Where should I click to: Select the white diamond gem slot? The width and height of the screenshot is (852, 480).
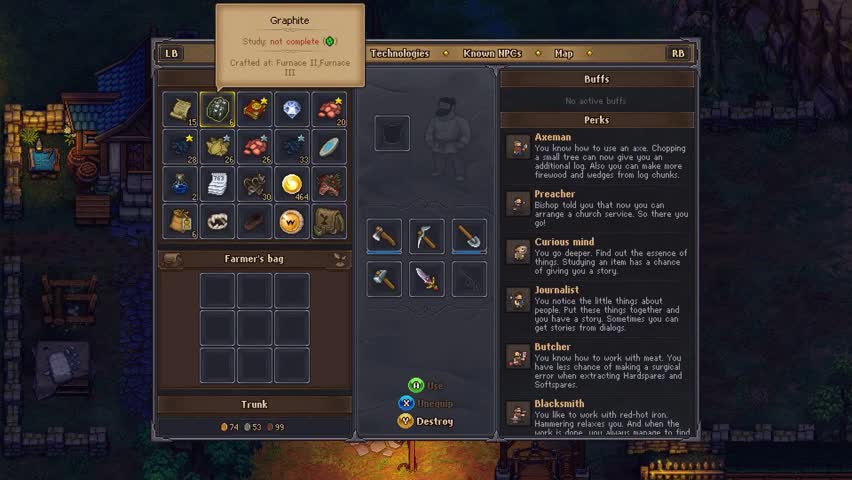[x=292, y=110]
